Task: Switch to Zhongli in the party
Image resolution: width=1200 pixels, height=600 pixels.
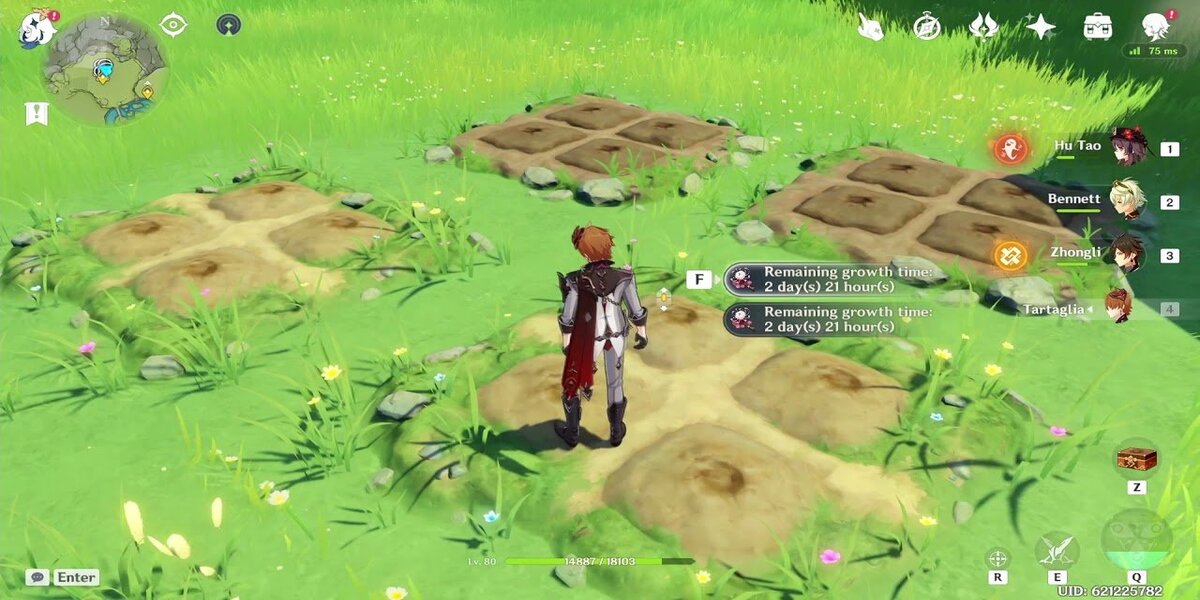Action: 1128,254
